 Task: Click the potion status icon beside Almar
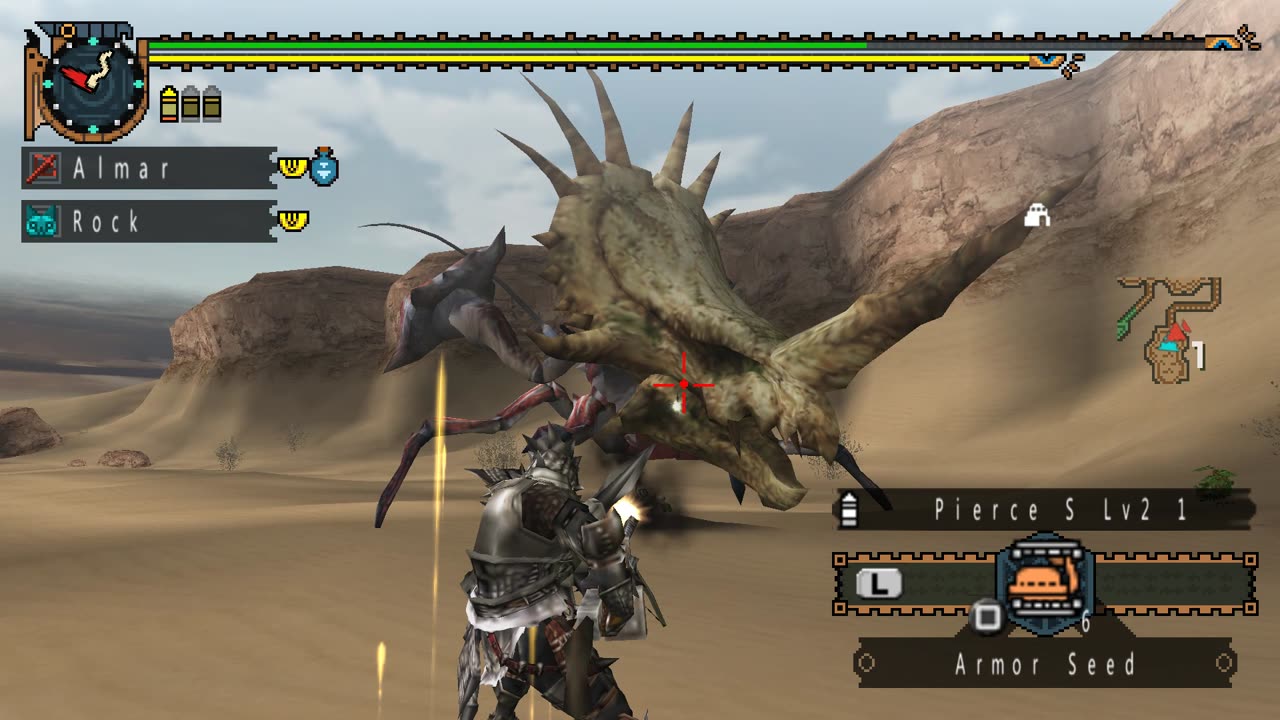[x=325, y=167]
